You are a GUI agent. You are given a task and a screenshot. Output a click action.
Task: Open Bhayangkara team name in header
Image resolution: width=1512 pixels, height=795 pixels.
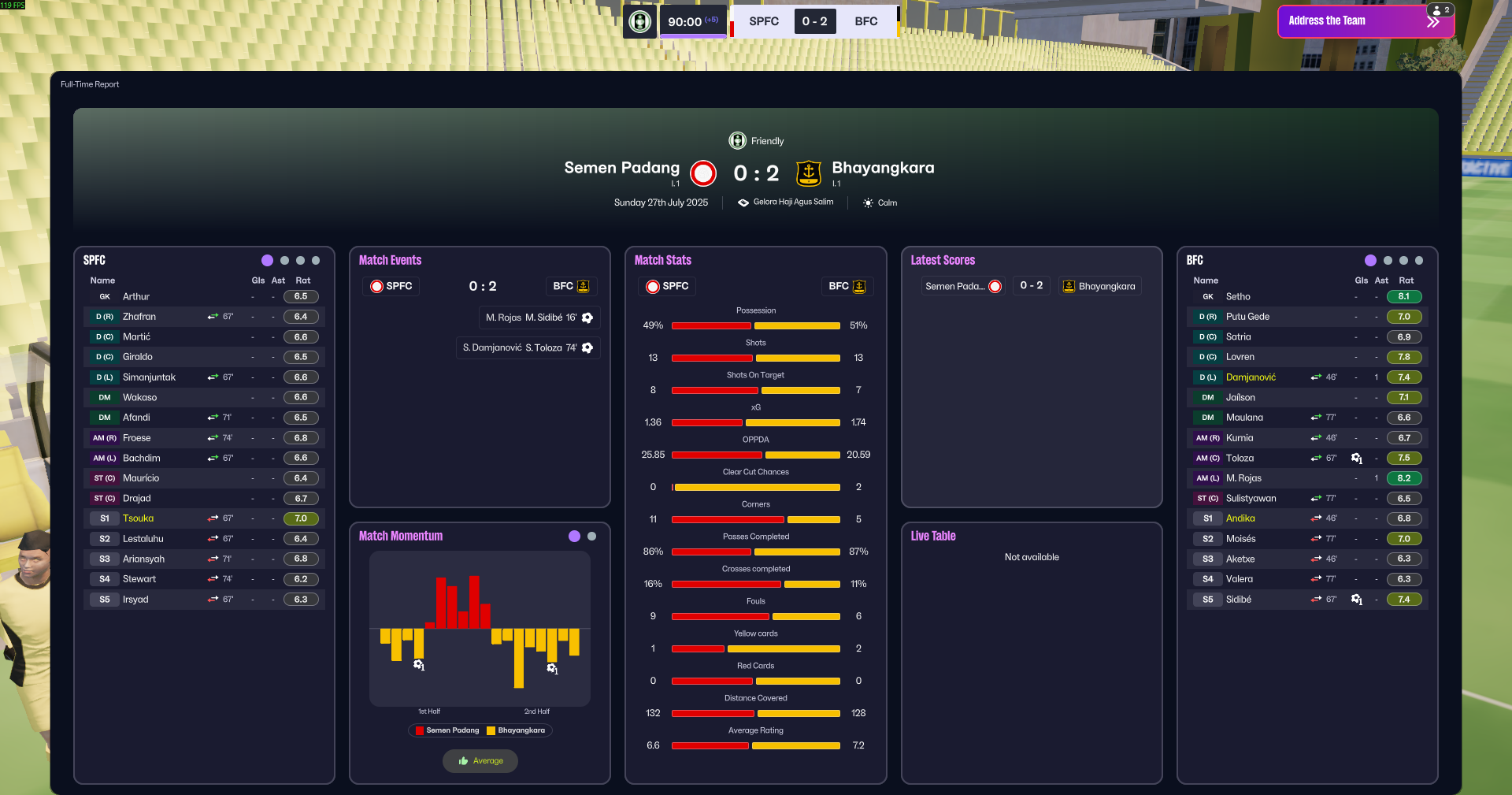coord(883,168)
